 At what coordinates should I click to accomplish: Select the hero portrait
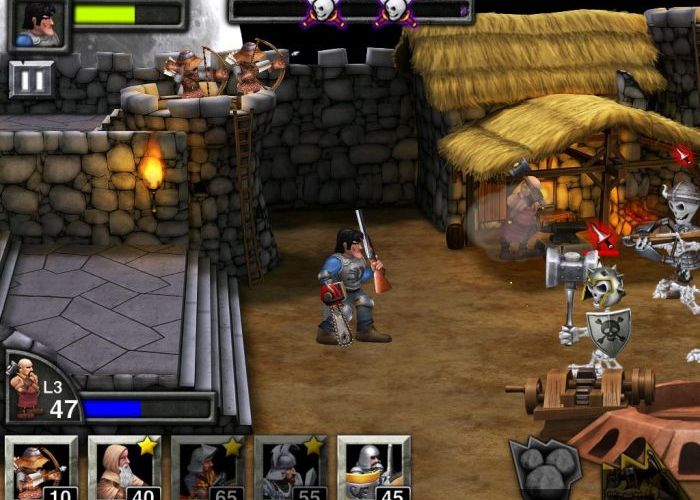(37, 22)
